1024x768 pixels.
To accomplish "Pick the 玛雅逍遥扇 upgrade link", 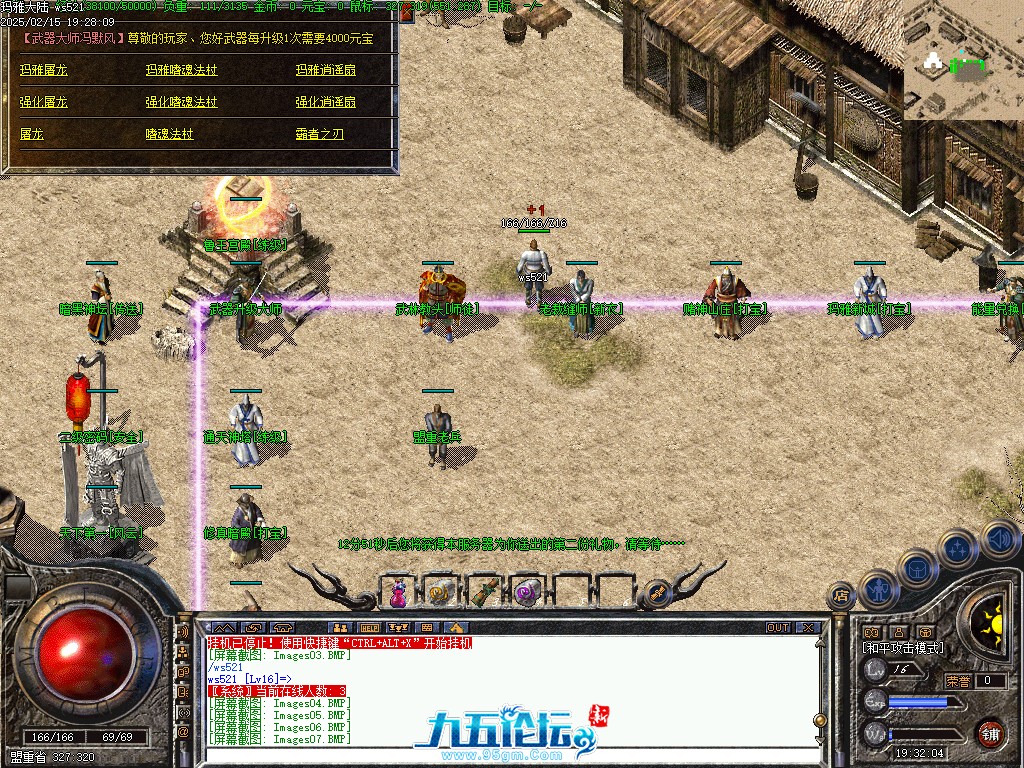I will (x=325, y=71).
